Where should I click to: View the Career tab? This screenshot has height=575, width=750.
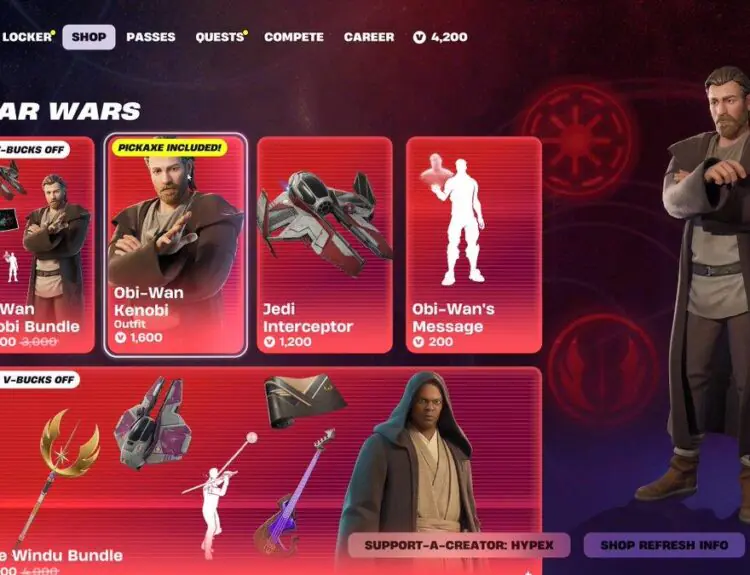tap(369, 37)
